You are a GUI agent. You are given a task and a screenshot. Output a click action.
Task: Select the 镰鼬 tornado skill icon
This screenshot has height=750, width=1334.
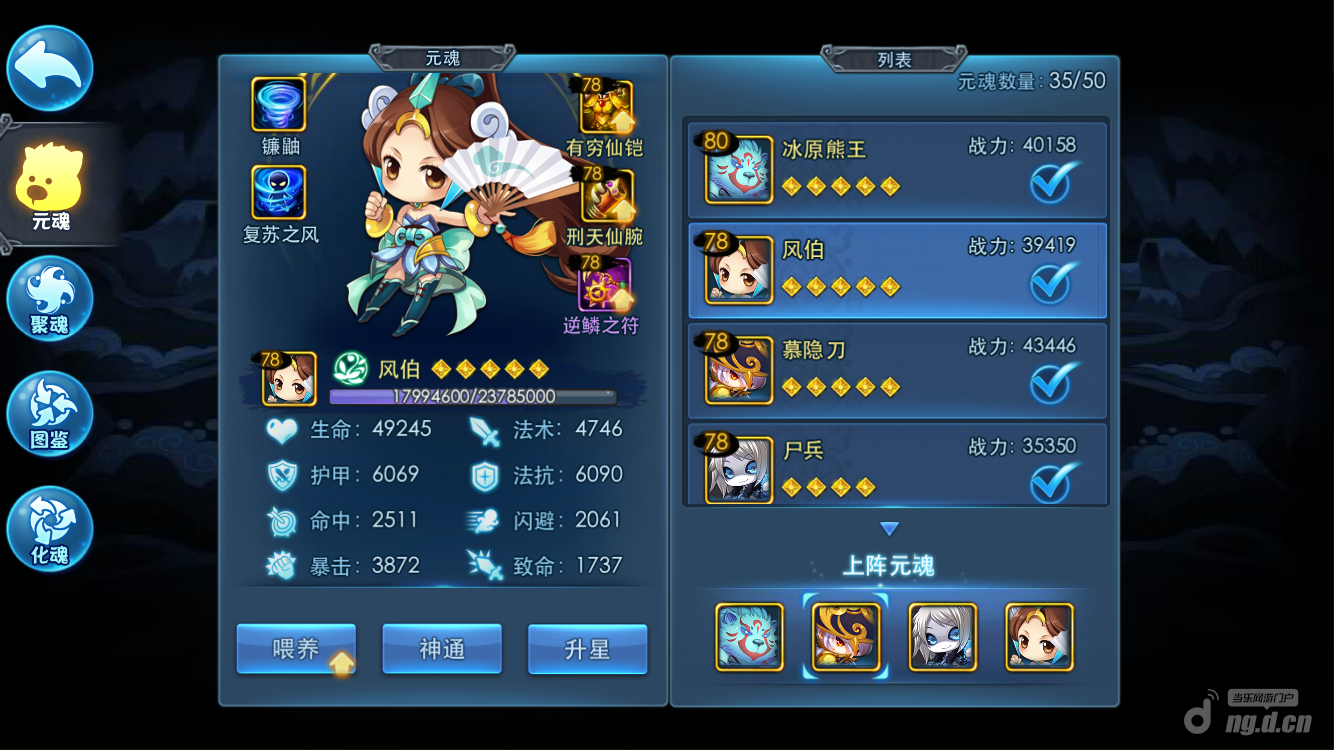click(x=278, y=106)
